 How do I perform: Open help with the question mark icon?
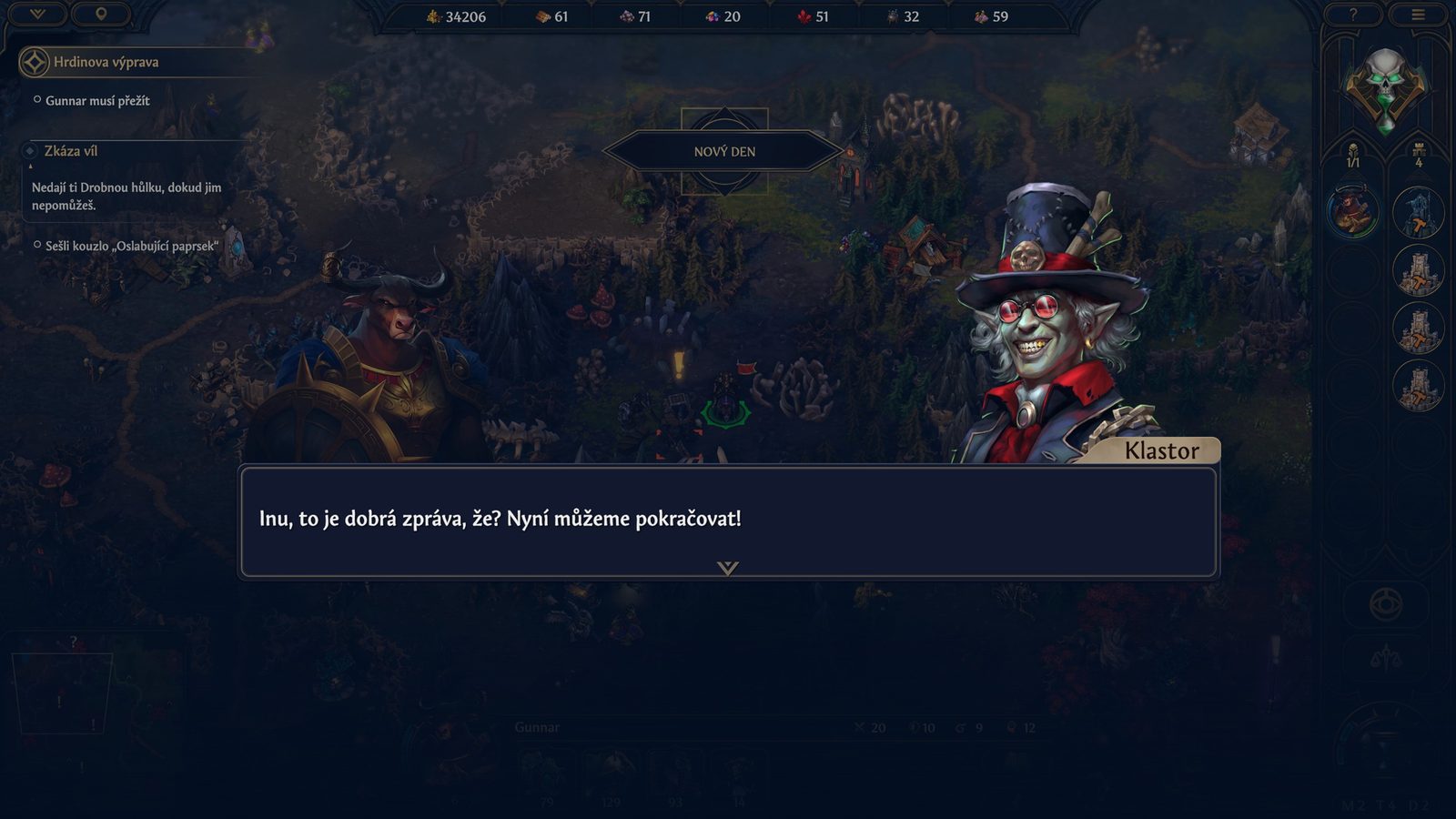[1354, 14]
